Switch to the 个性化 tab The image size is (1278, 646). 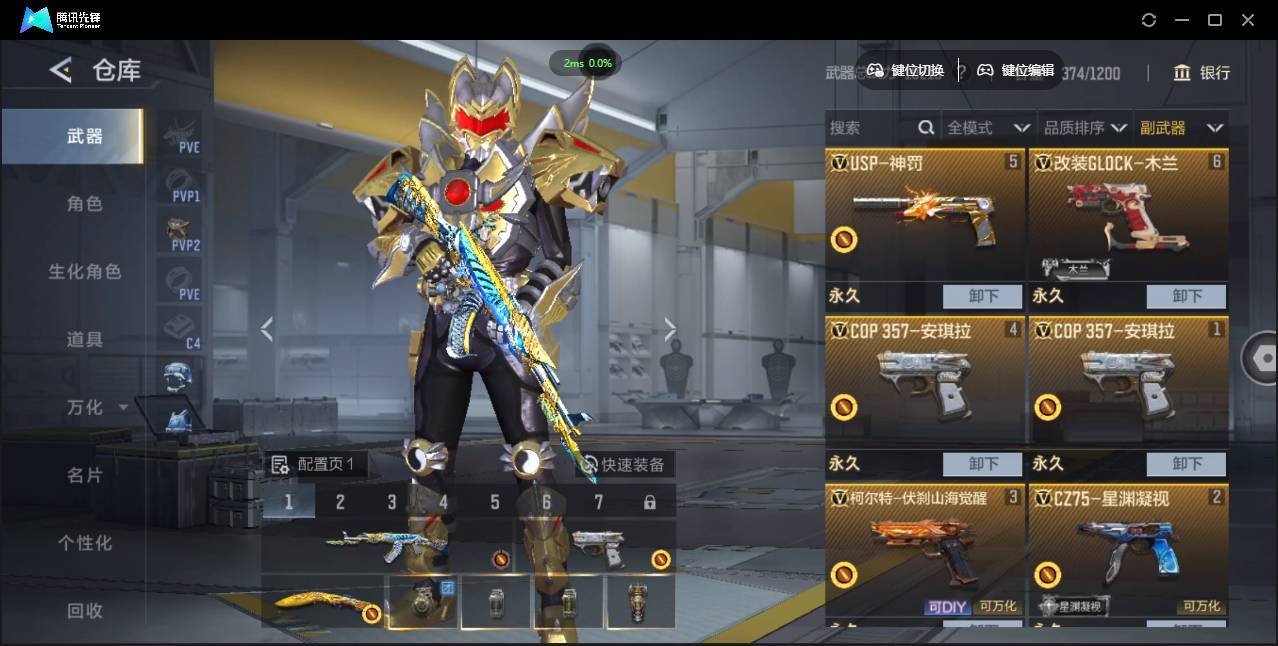click(x=84, y=543)
